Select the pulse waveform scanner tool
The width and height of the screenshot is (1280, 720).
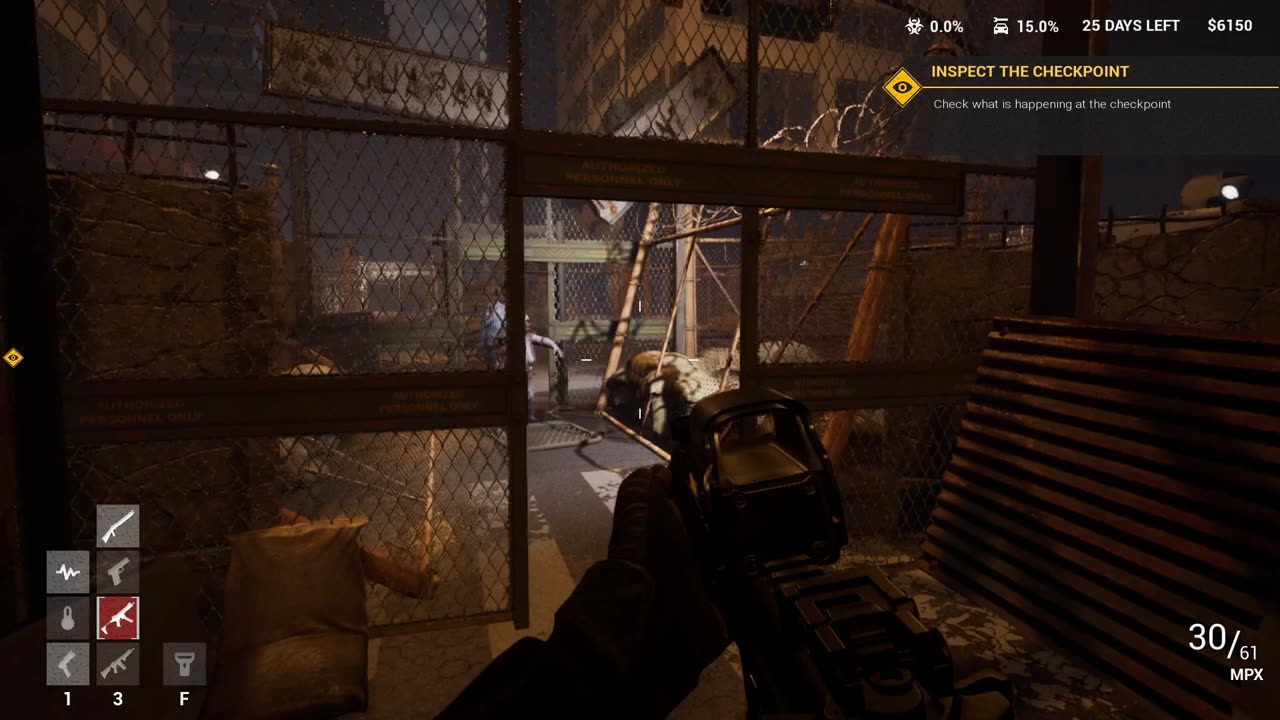(68, 572)
